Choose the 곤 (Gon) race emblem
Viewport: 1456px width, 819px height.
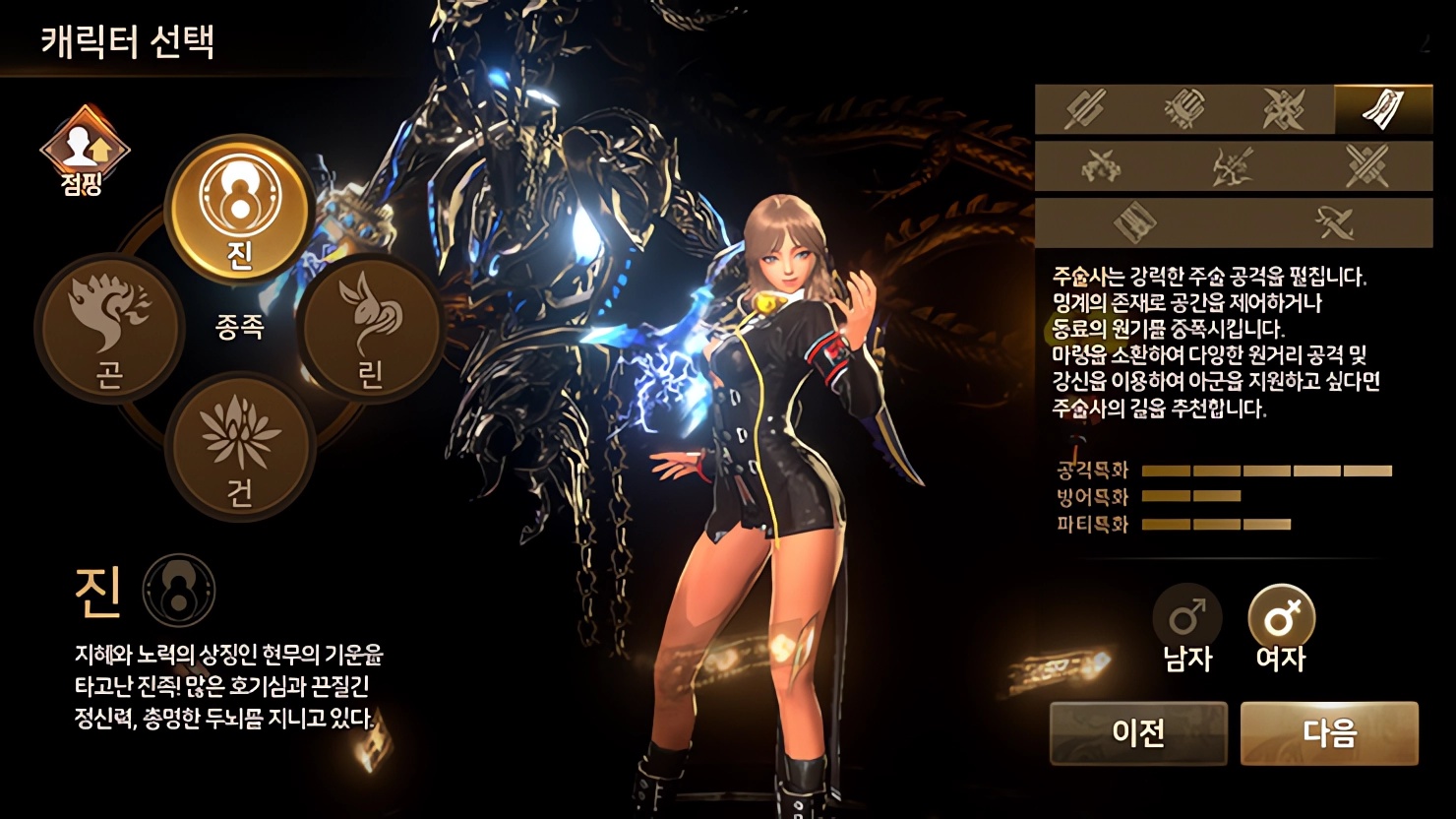point(109,327)
